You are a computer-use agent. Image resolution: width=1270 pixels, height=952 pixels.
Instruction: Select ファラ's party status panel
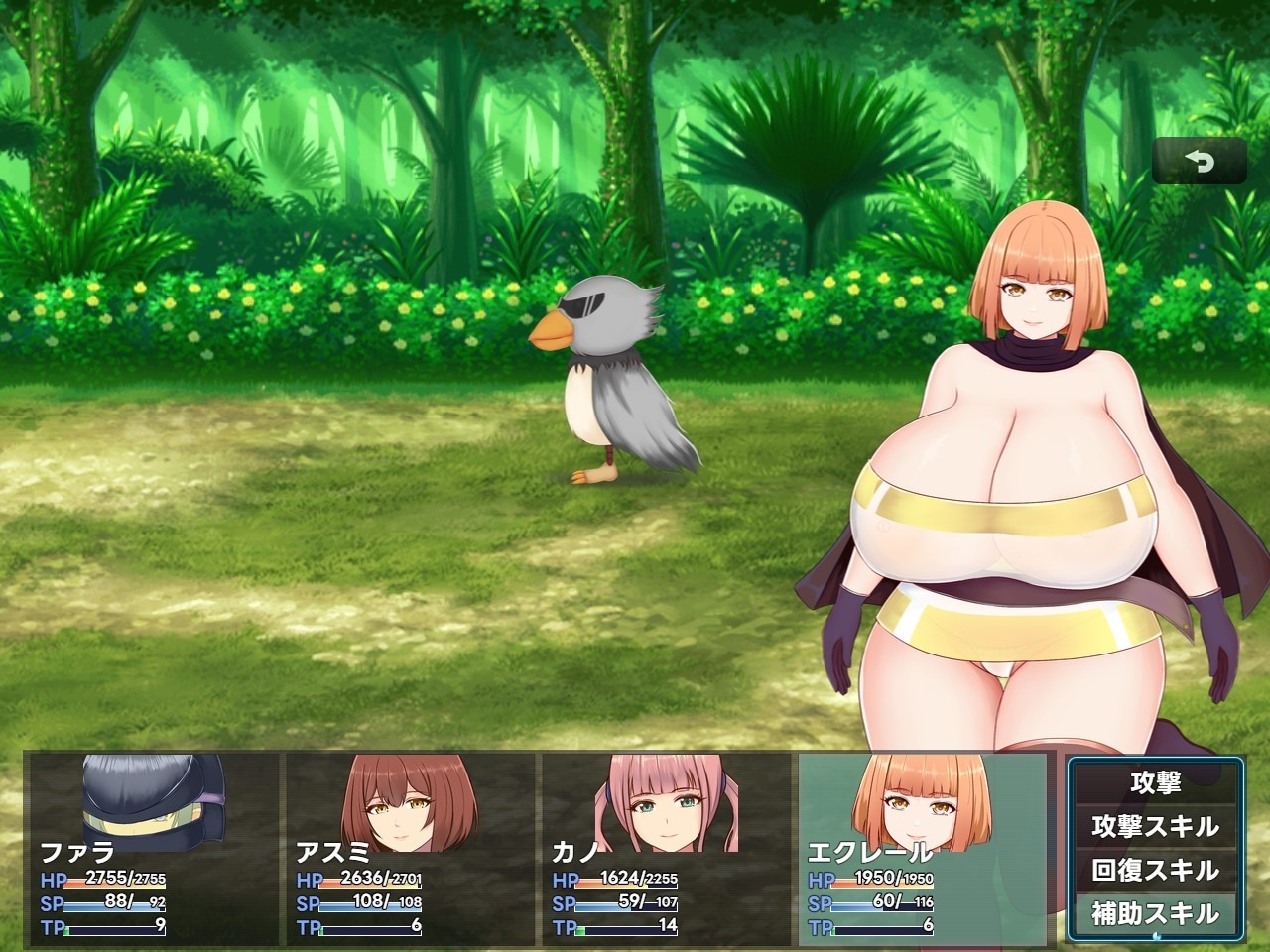(153, 849)
